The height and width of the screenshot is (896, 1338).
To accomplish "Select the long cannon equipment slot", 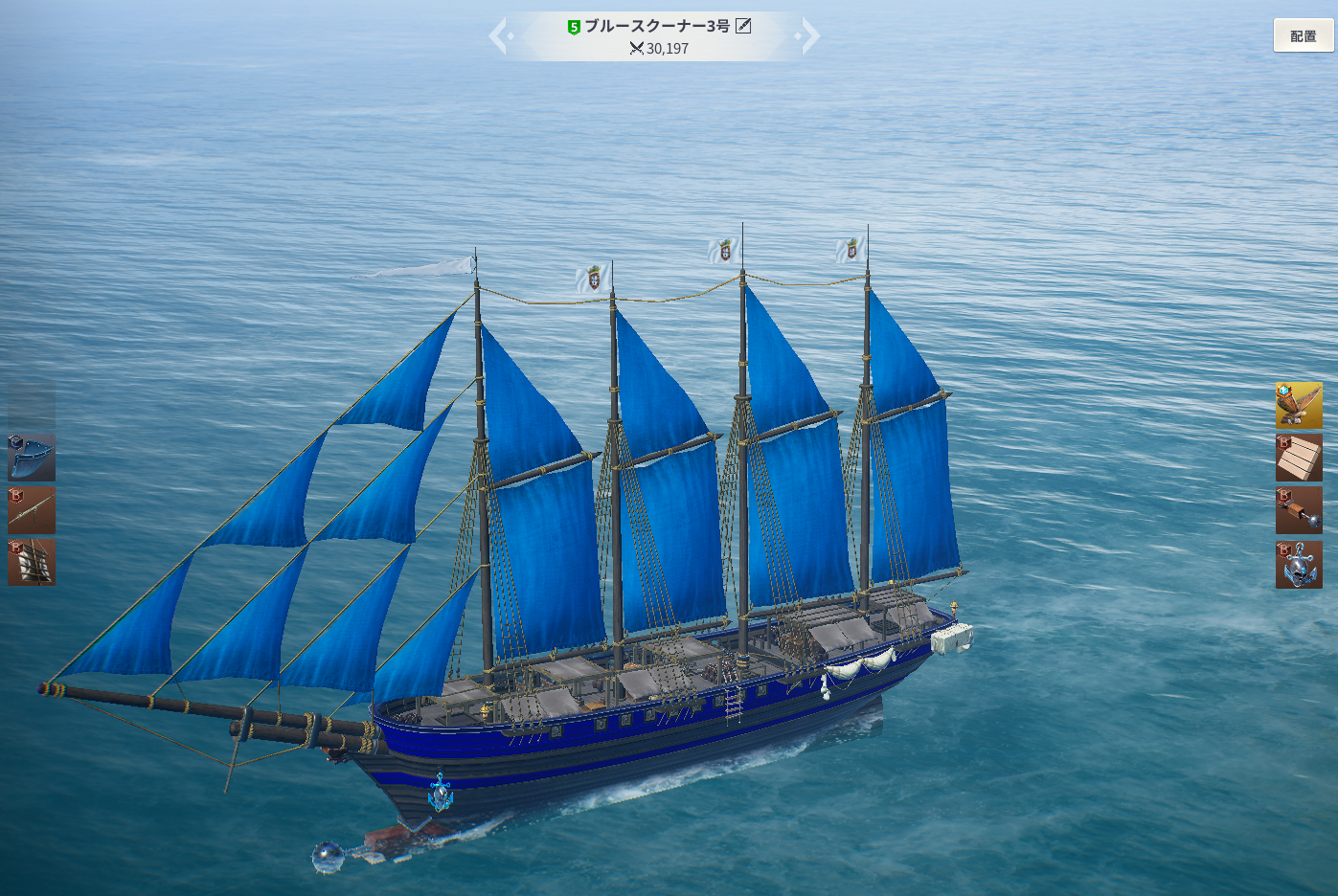I will [32, 509].
